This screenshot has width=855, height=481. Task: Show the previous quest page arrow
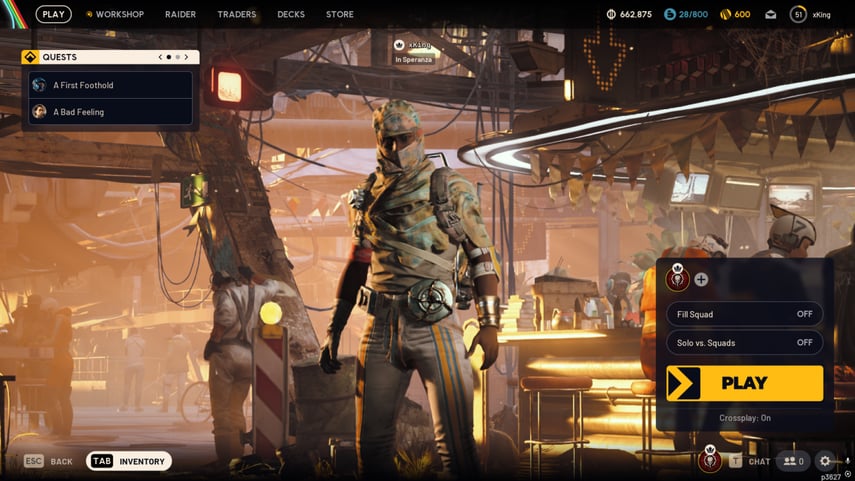(x=160, y=57)
